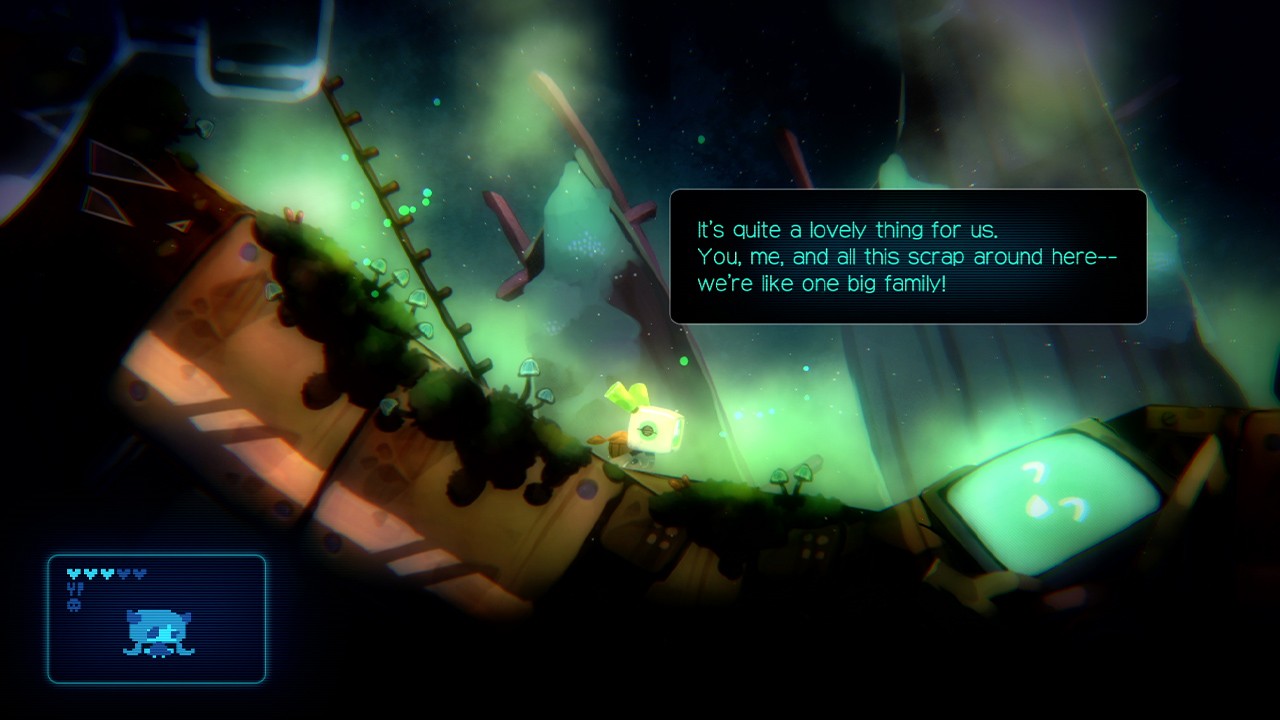This screenshot has height=720, width=1280.
Task: Click the first full heart in the HUD
Action: coord(74,573)
